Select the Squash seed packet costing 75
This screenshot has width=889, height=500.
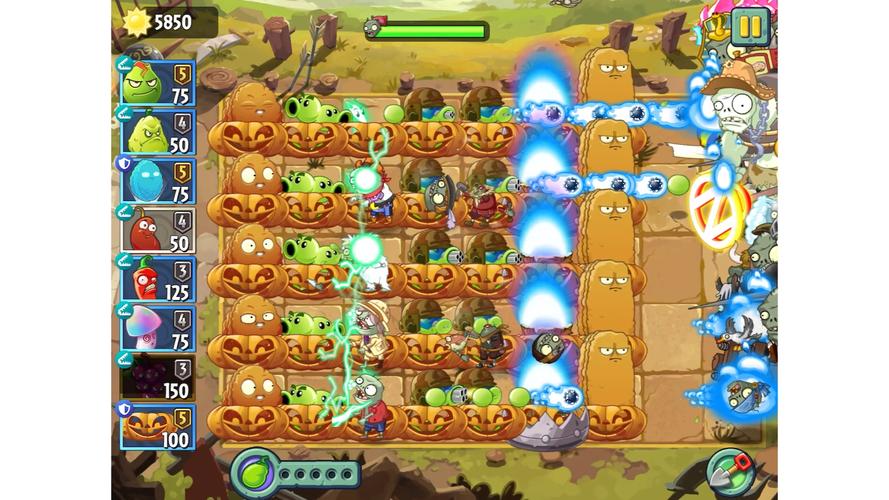[158, 82]
